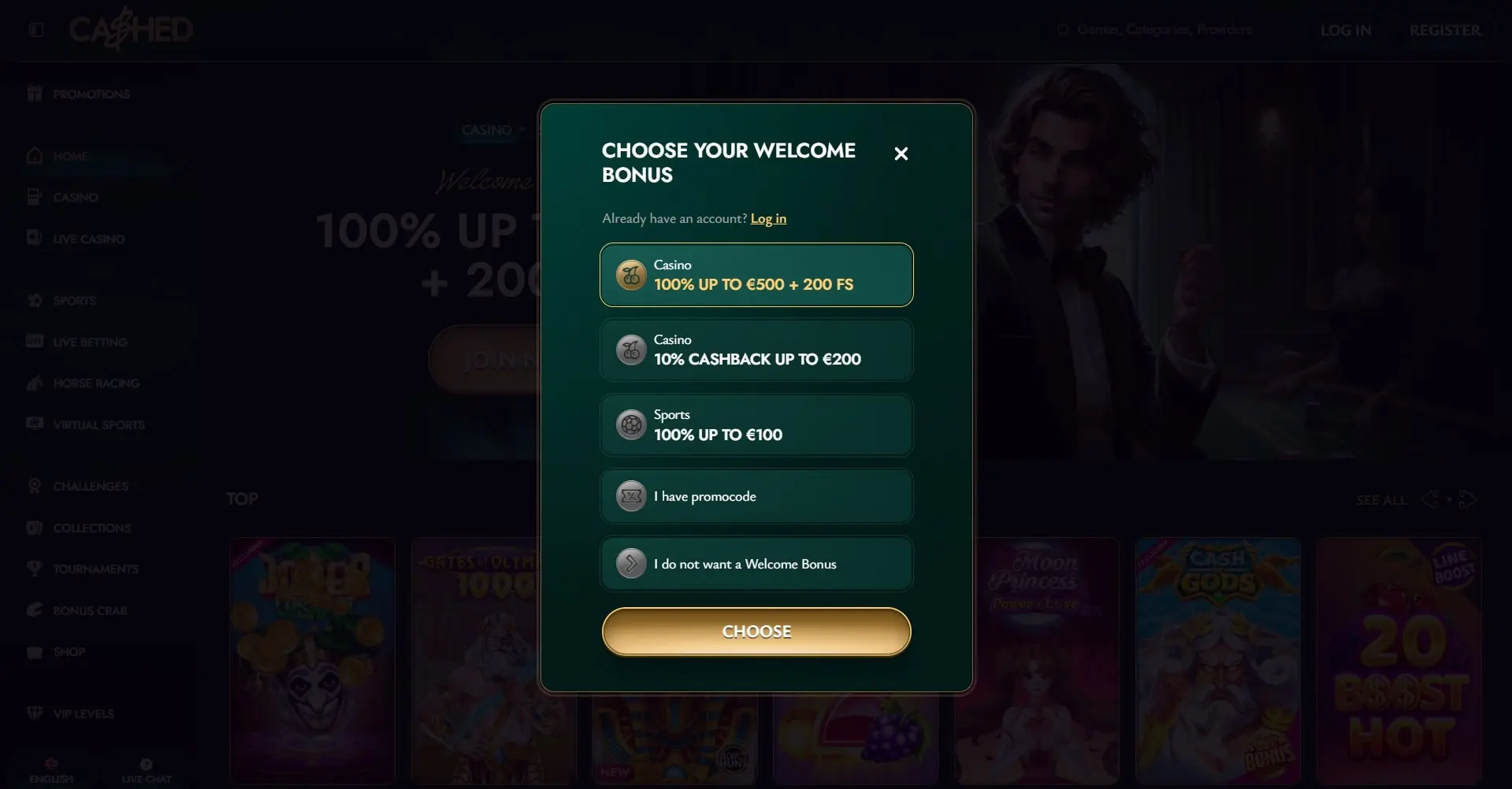Select the 'I have promocode' option
This screenshot has width=1512, height=789.
(x=756, y=496)
